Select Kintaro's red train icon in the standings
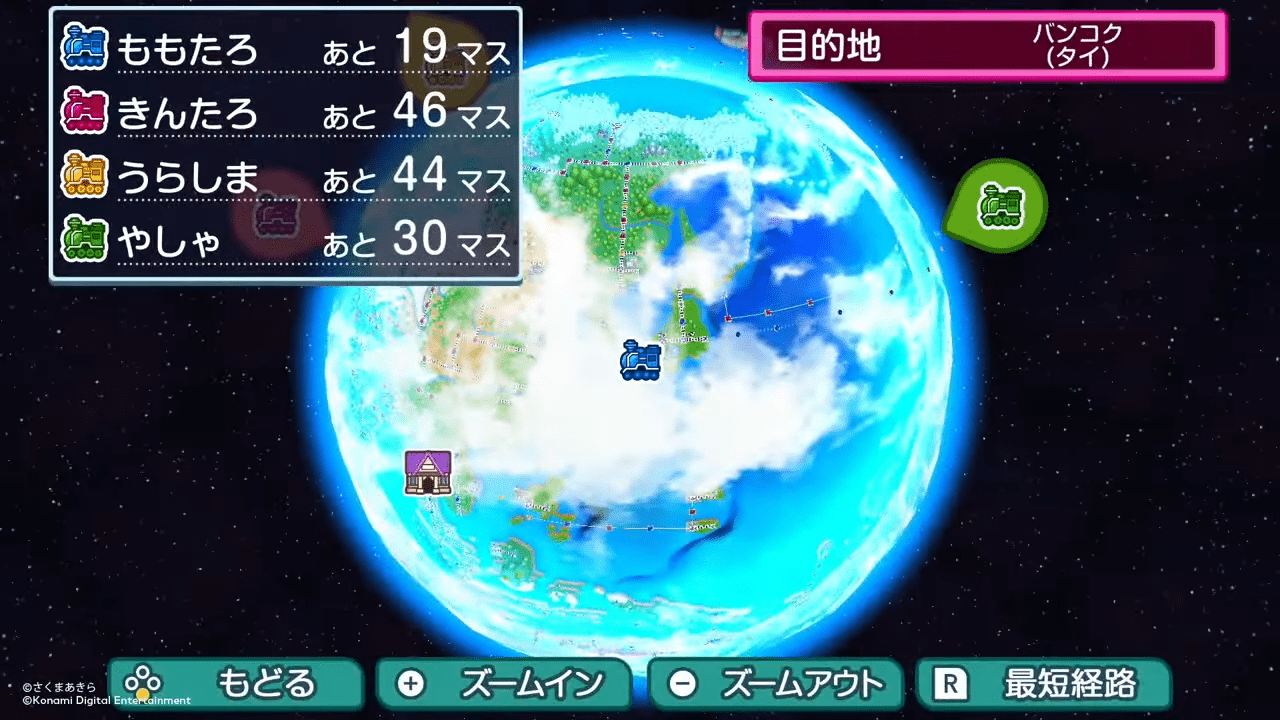Image resolution: width=1280 pixels, height=720 pixels. pyautogui.click(x=84, y=112)
